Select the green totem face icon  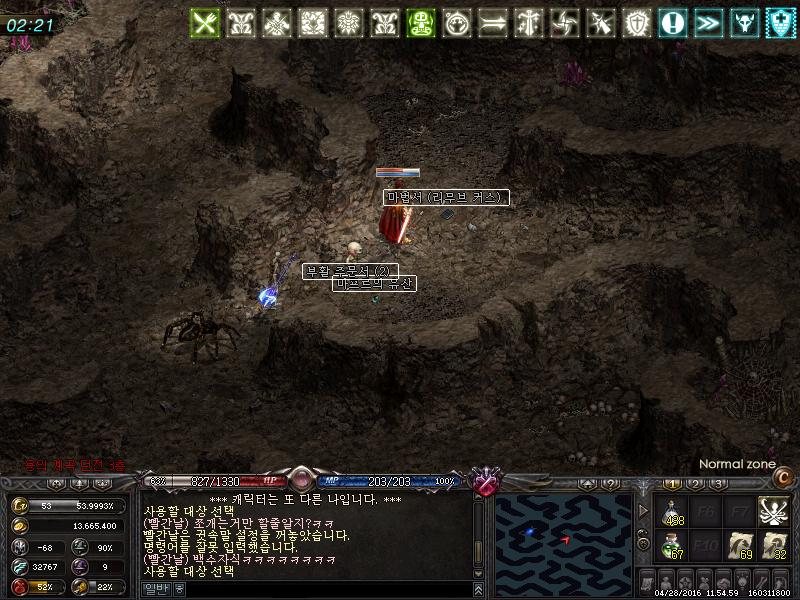(422, 23)
